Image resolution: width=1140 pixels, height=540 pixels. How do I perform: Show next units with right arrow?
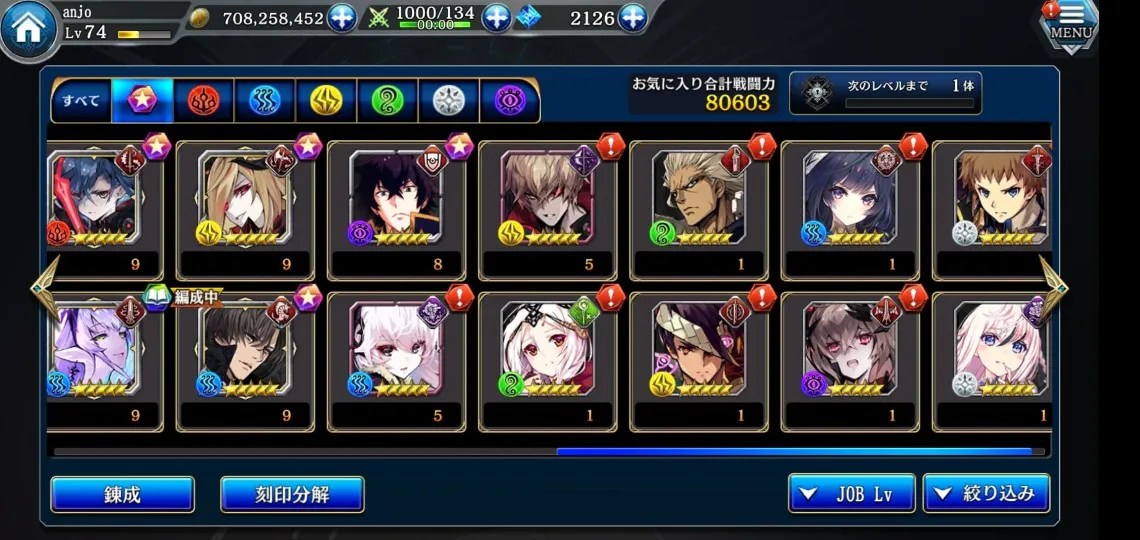[1053, 287]
